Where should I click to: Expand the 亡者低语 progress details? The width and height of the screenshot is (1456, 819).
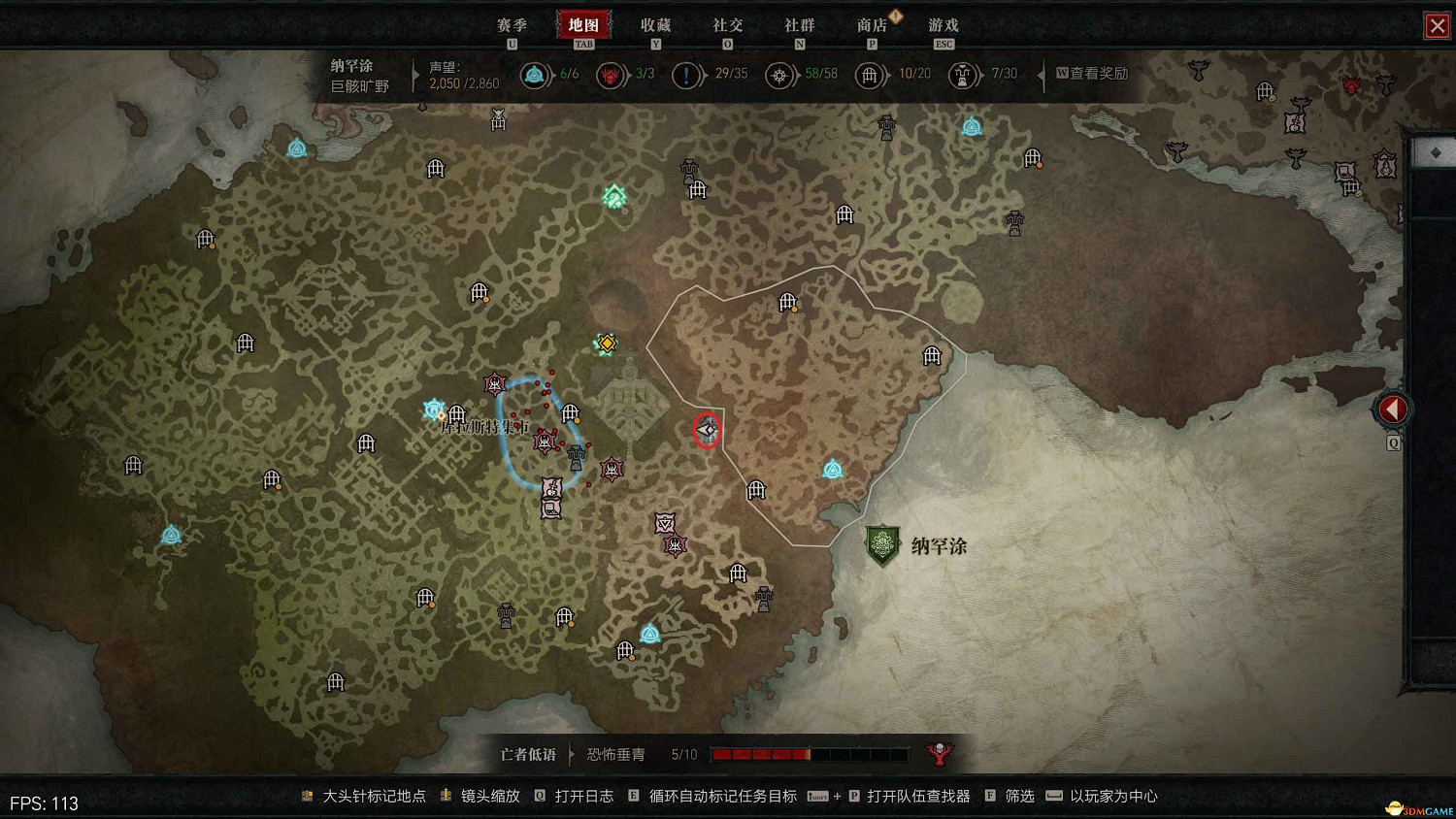tap(571, 754)
